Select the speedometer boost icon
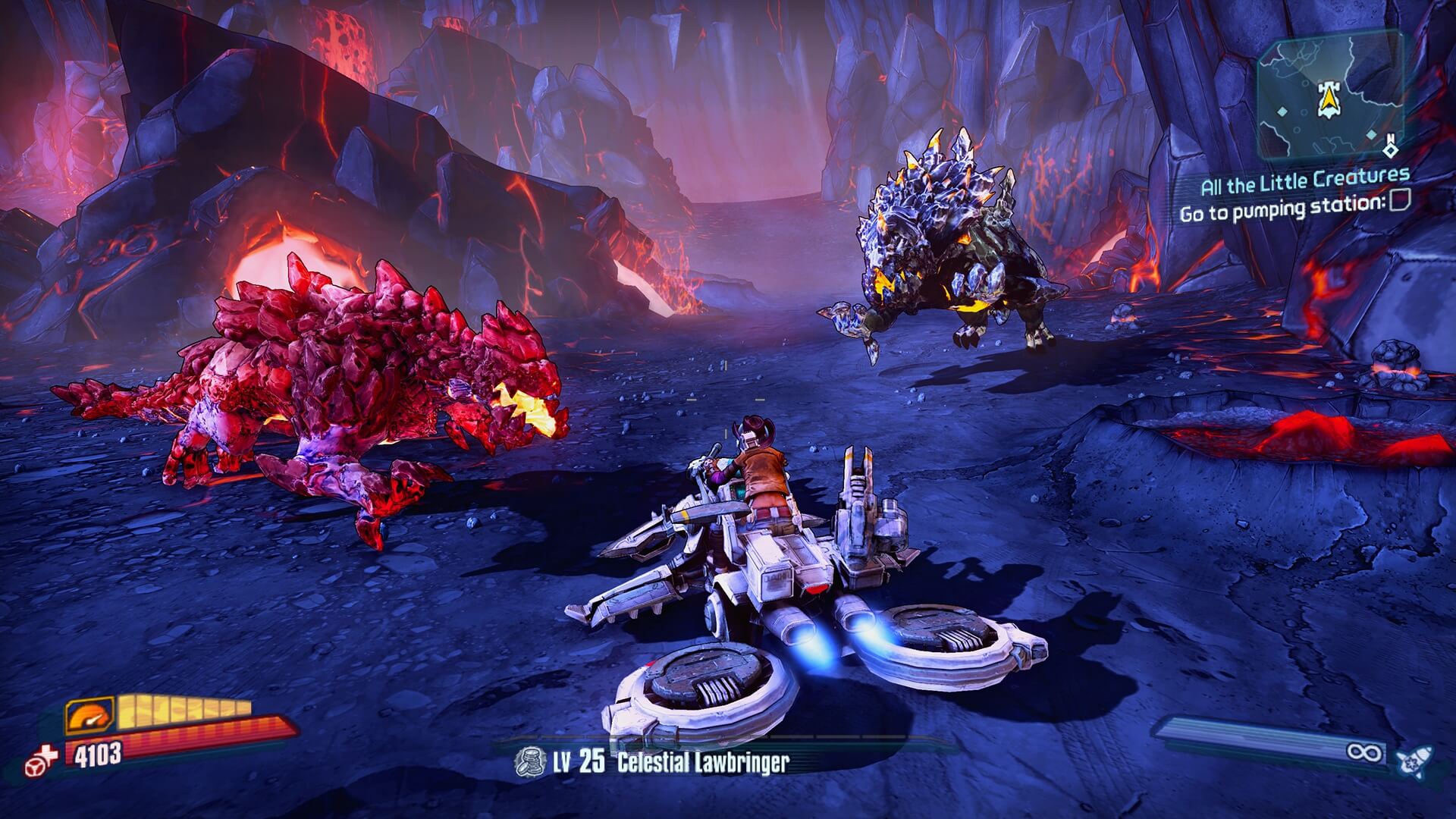The image size is (1456, 819). click(x=88, y=716)
